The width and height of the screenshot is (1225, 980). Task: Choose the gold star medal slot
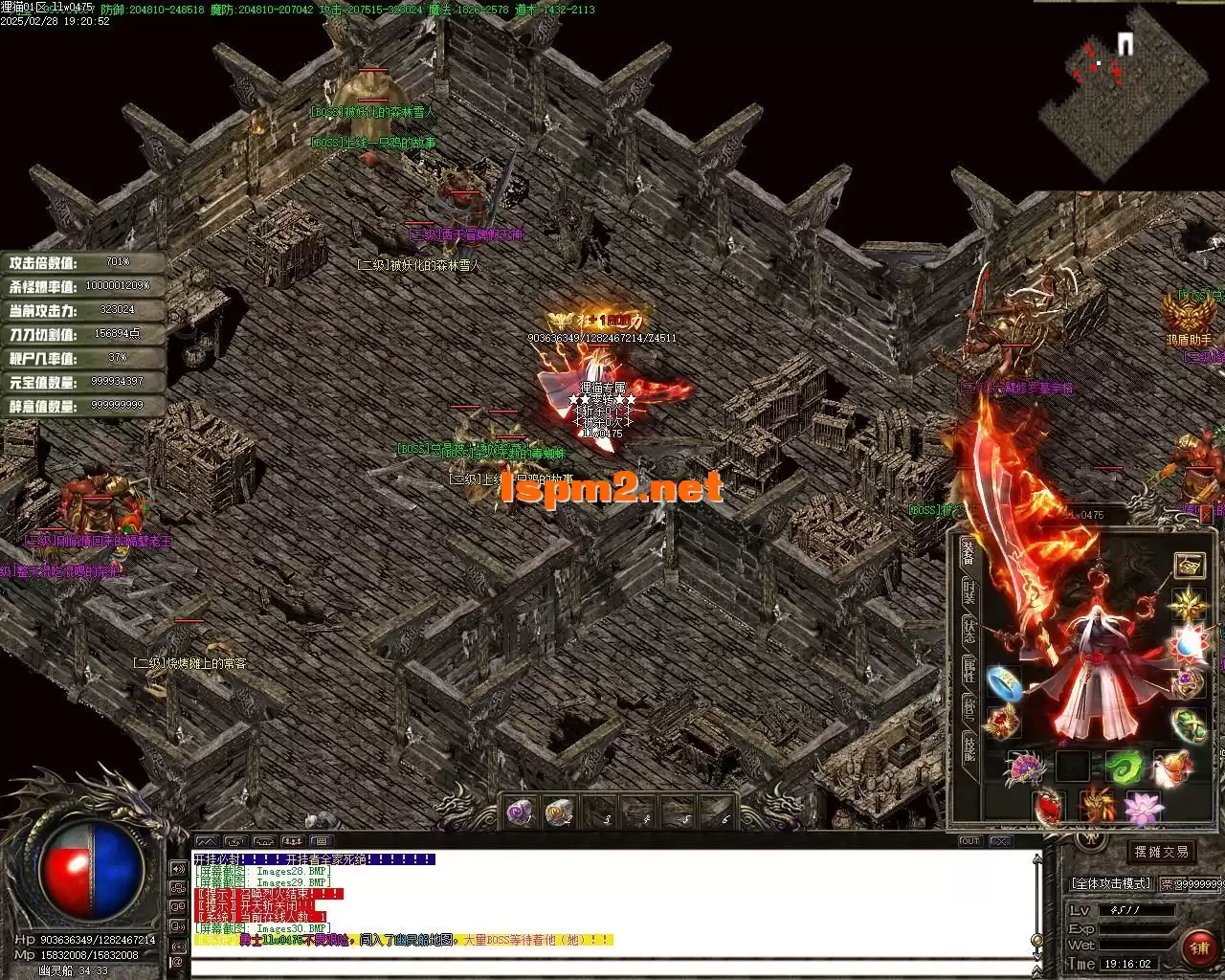[x=1190, y=603]
